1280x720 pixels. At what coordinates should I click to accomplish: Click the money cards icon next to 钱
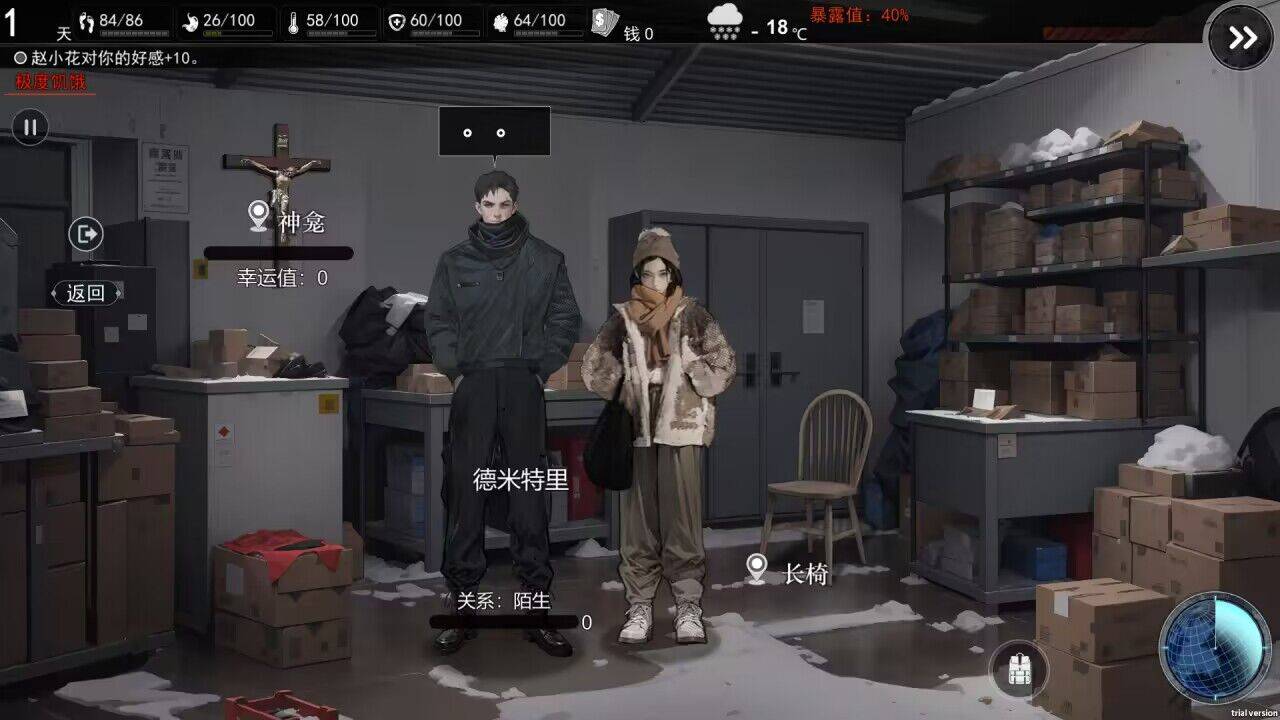point(604,20)
